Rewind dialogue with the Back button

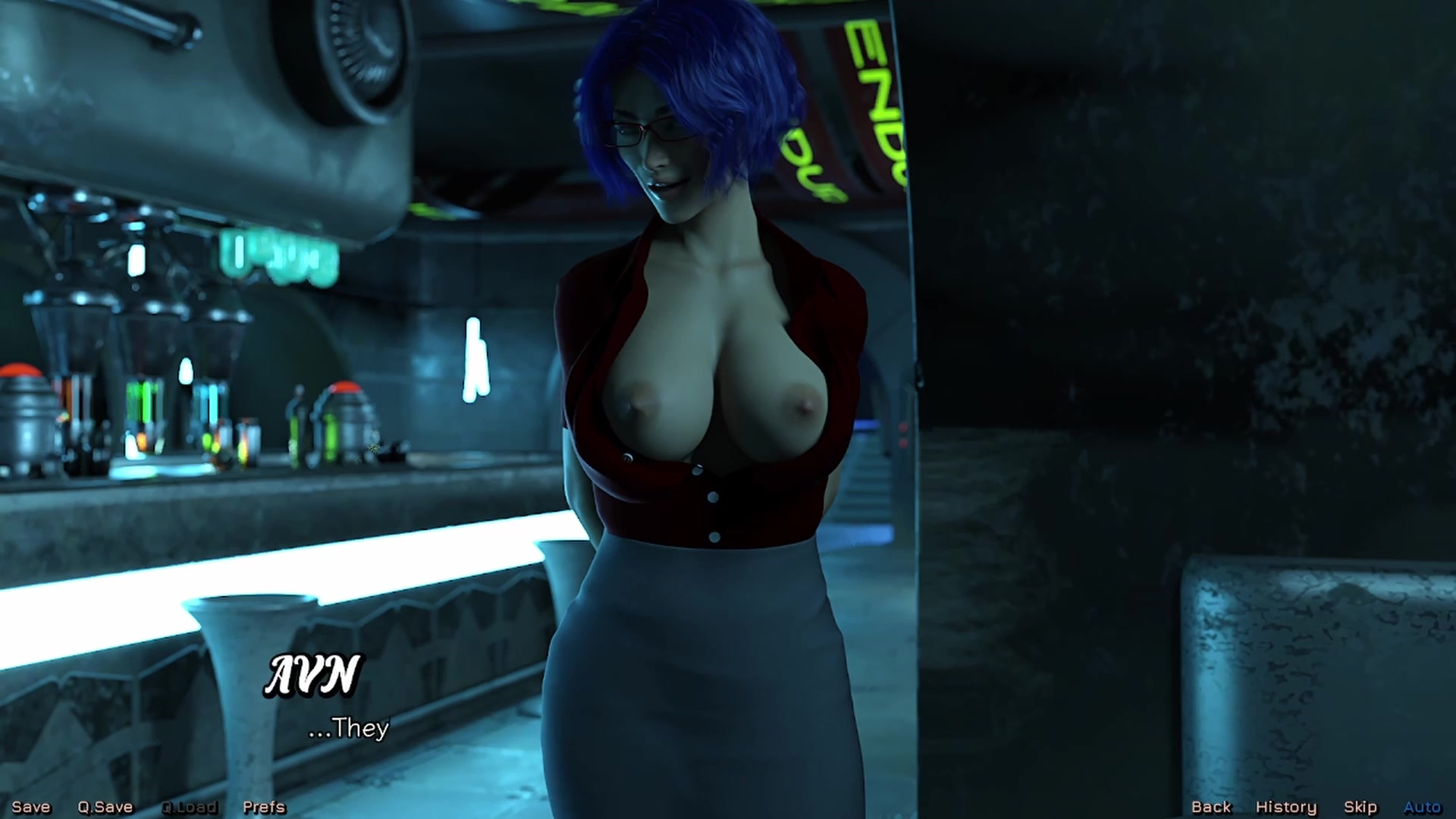pyautogui.click(x=1211, y=806)
